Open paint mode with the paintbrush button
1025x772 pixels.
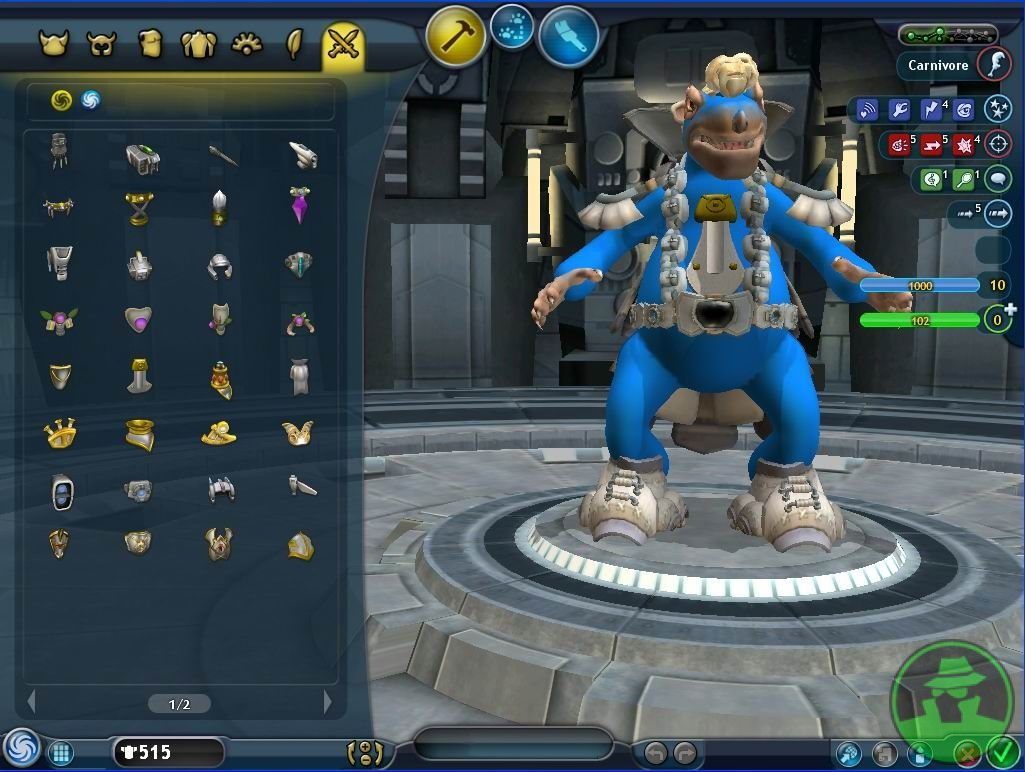click(568, 37)
